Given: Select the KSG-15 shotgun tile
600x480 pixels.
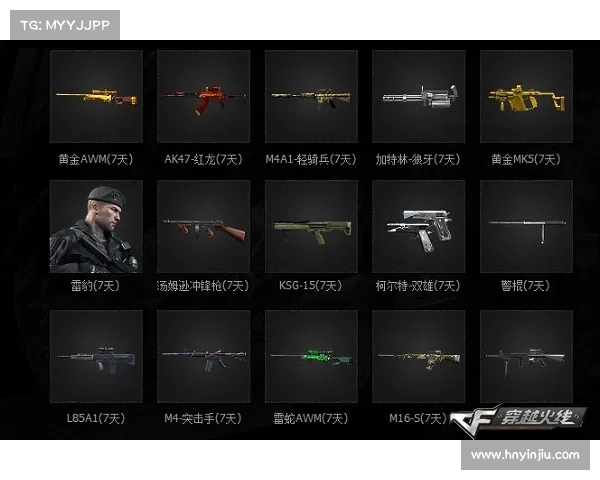Looking at the screenshot, I should pyautogui.click(x=311, y=227).
